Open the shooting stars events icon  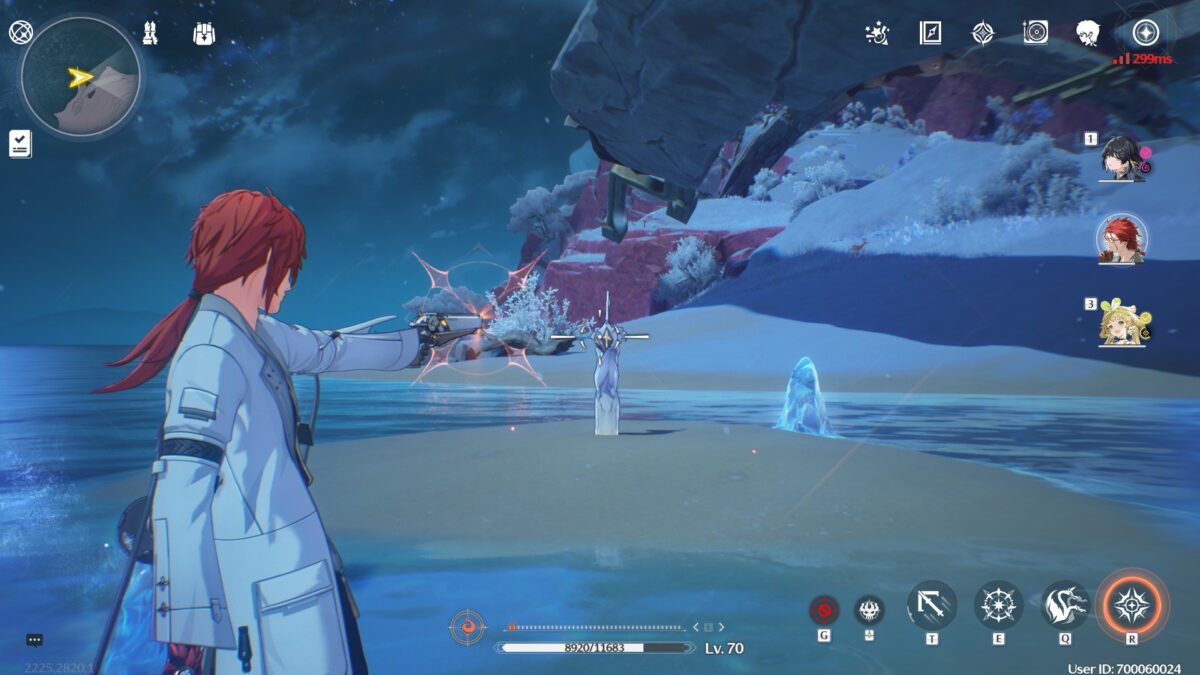click(x=877, y=33)
